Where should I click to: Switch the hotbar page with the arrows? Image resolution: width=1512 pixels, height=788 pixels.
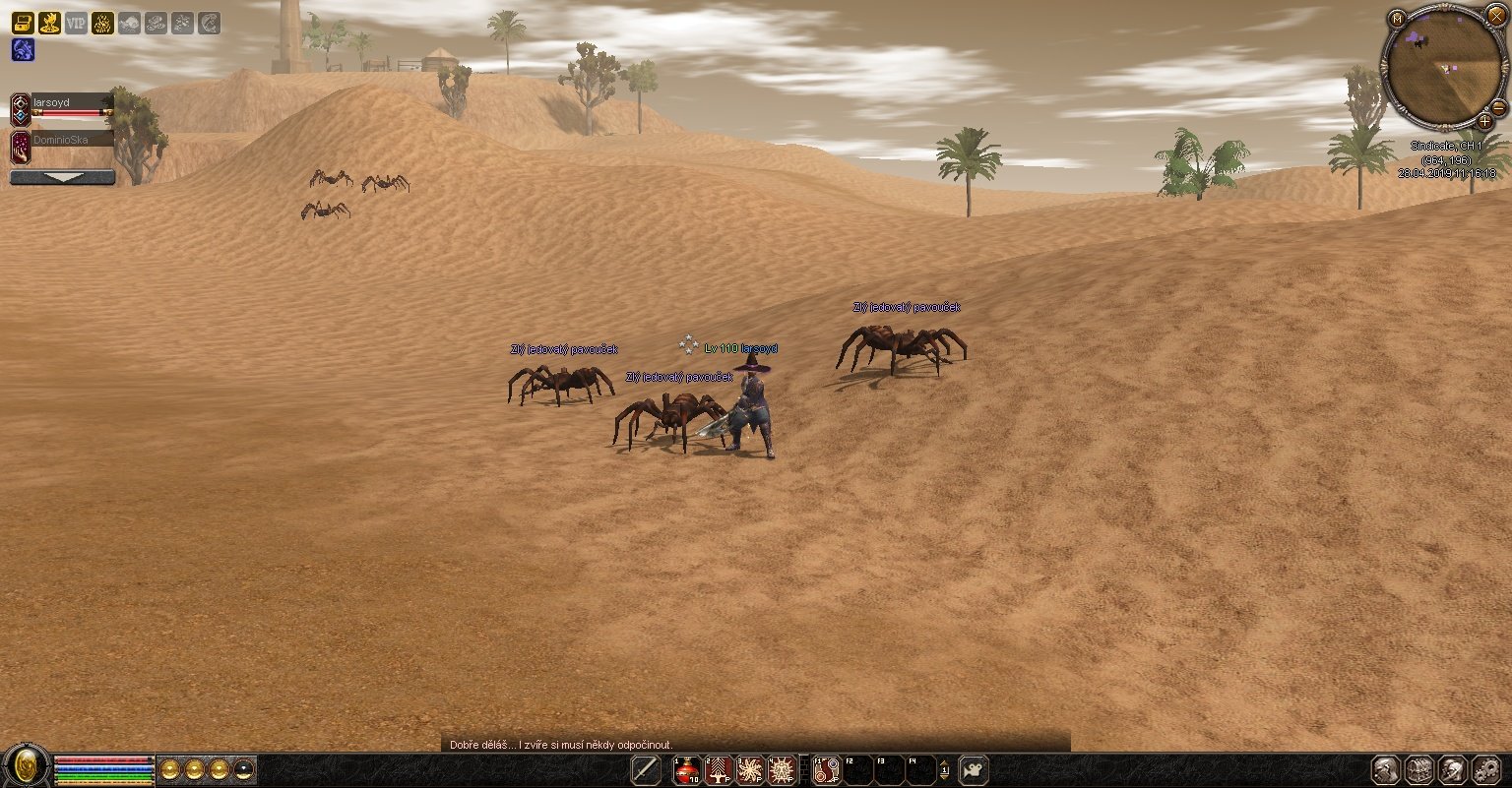945,769
